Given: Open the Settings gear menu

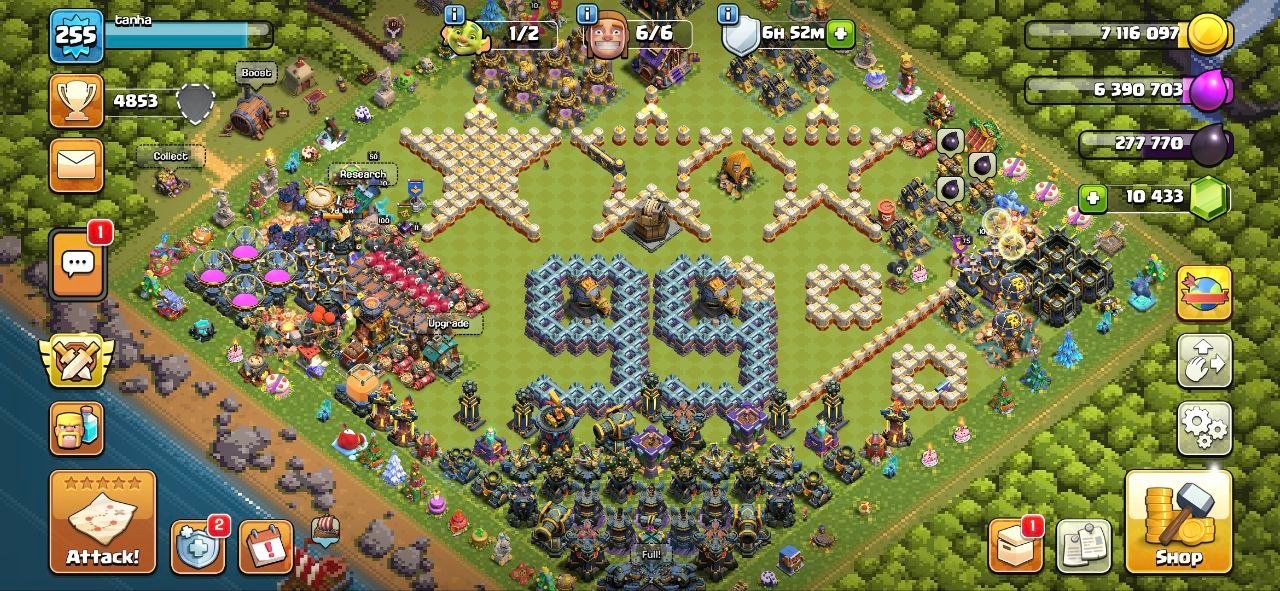Looking at the screenshot, I should [1204, 428].
